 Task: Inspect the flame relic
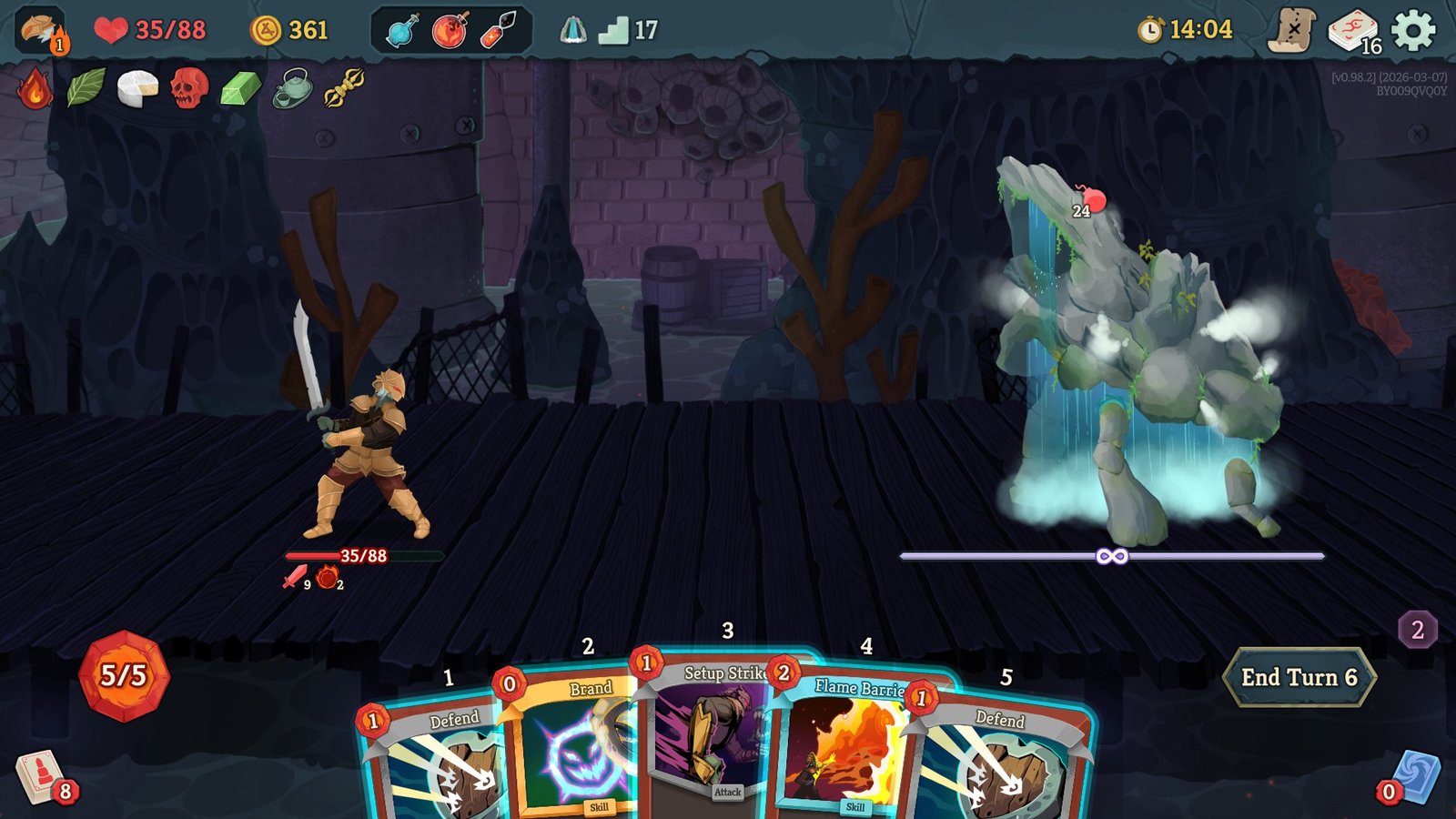coord(35,88)
